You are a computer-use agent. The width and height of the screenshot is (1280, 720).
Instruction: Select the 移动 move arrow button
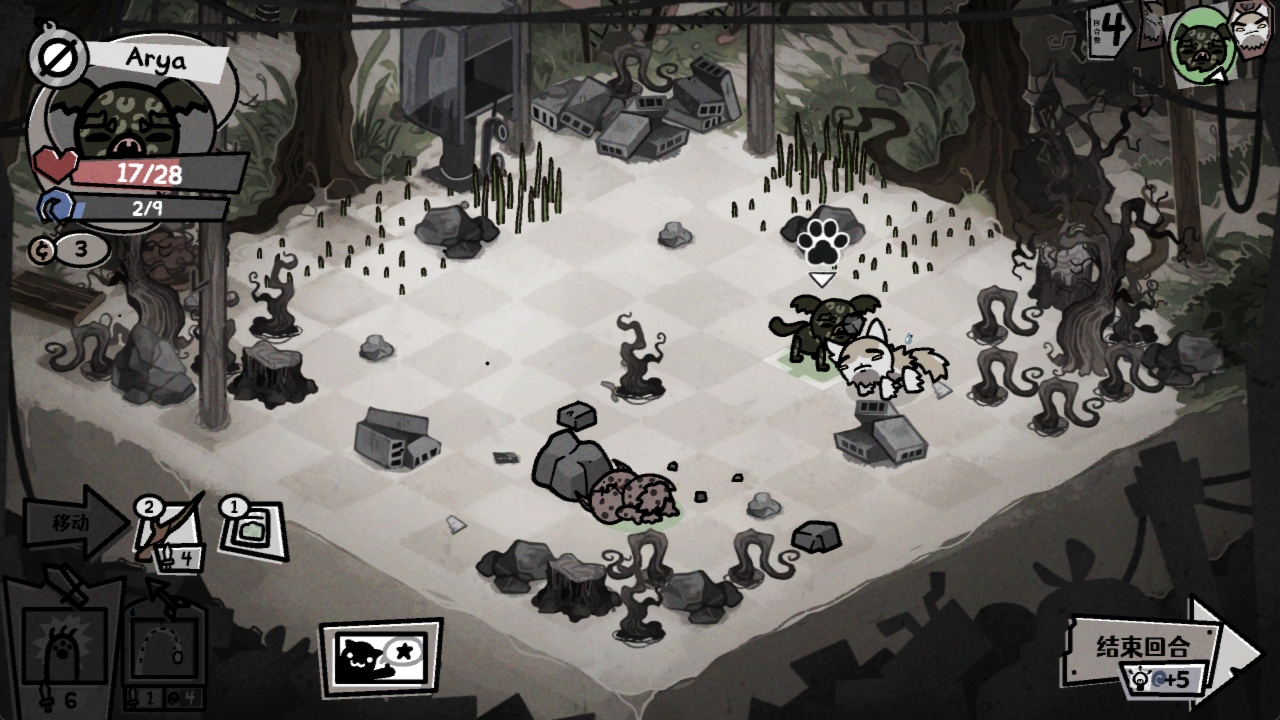[74, 522]
